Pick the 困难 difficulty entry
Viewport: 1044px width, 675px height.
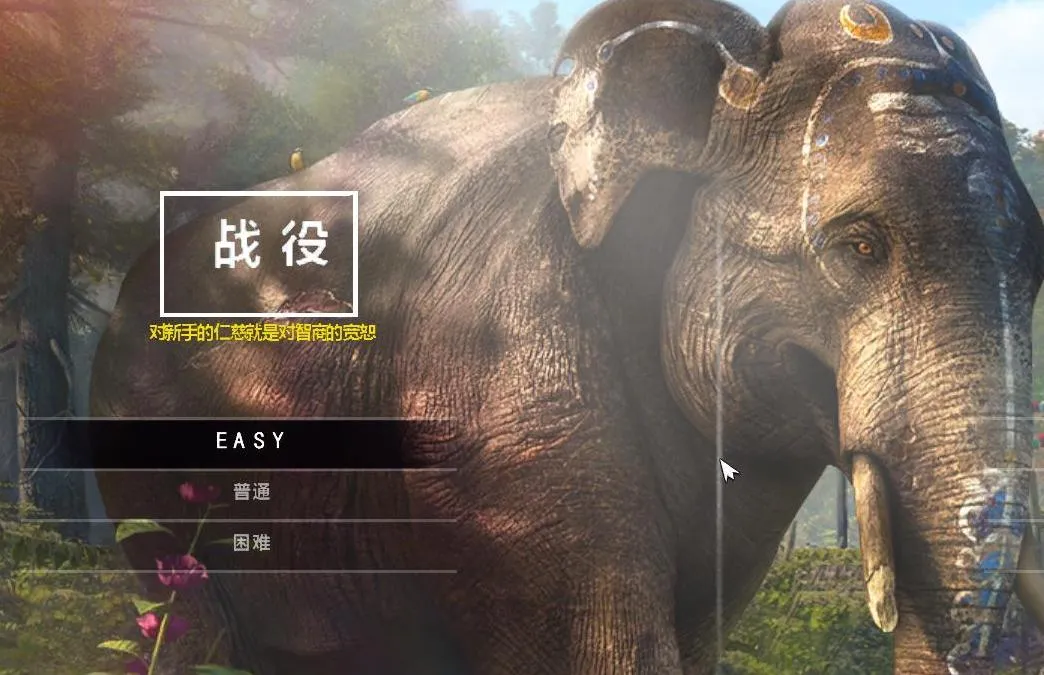[251, 543]
